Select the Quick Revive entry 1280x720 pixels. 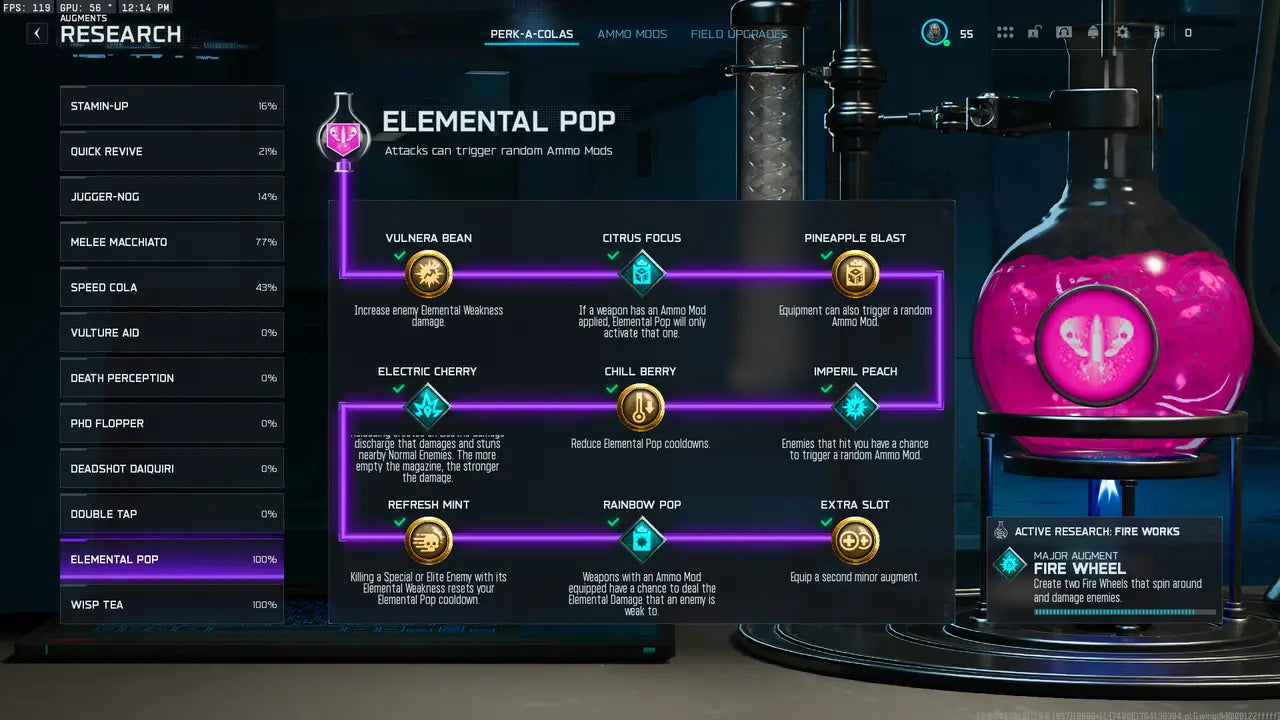coord(171,152)
